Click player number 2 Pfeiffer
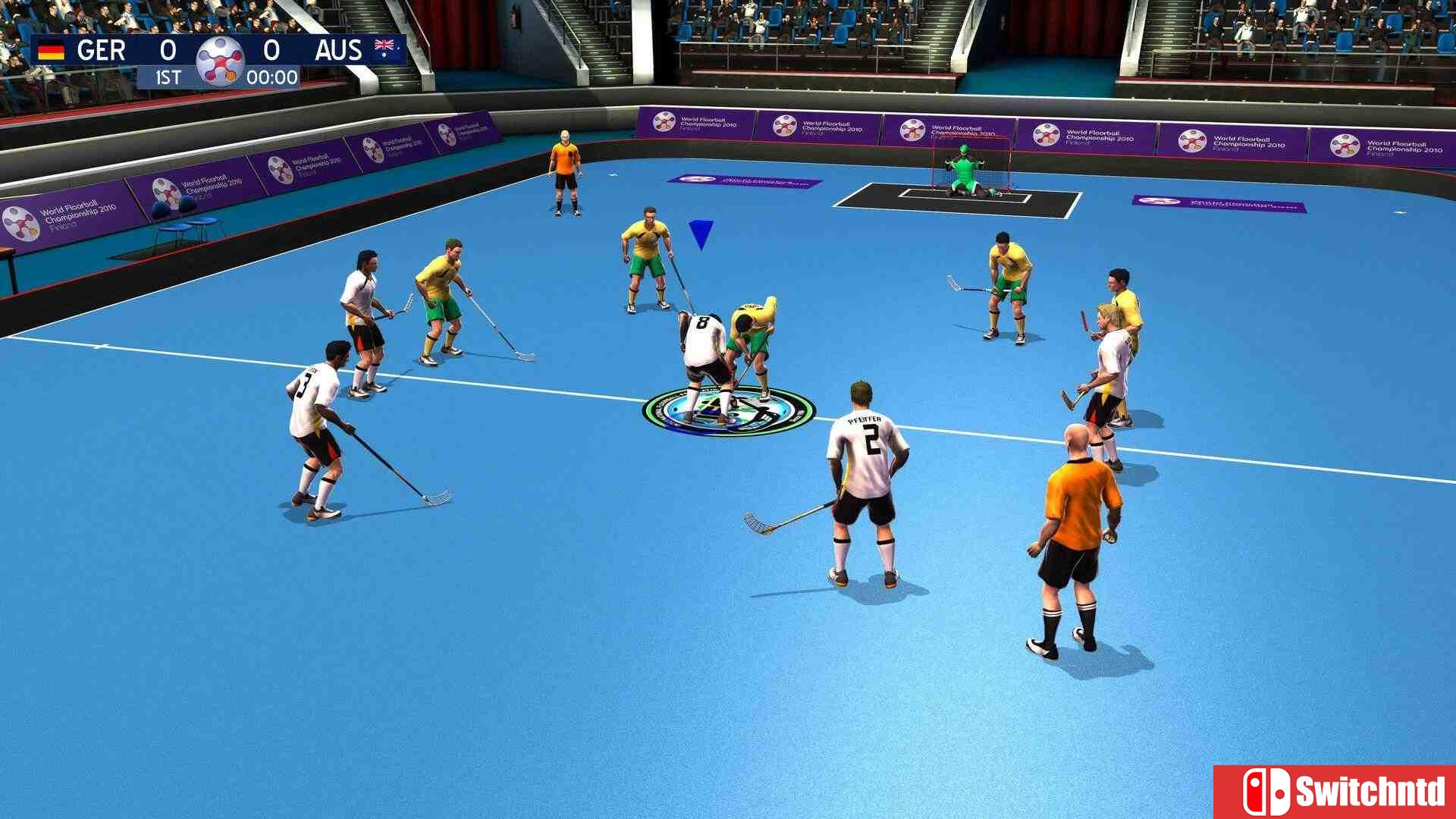The width and height of the screenshot is (1456, 819). pos(863,470)
